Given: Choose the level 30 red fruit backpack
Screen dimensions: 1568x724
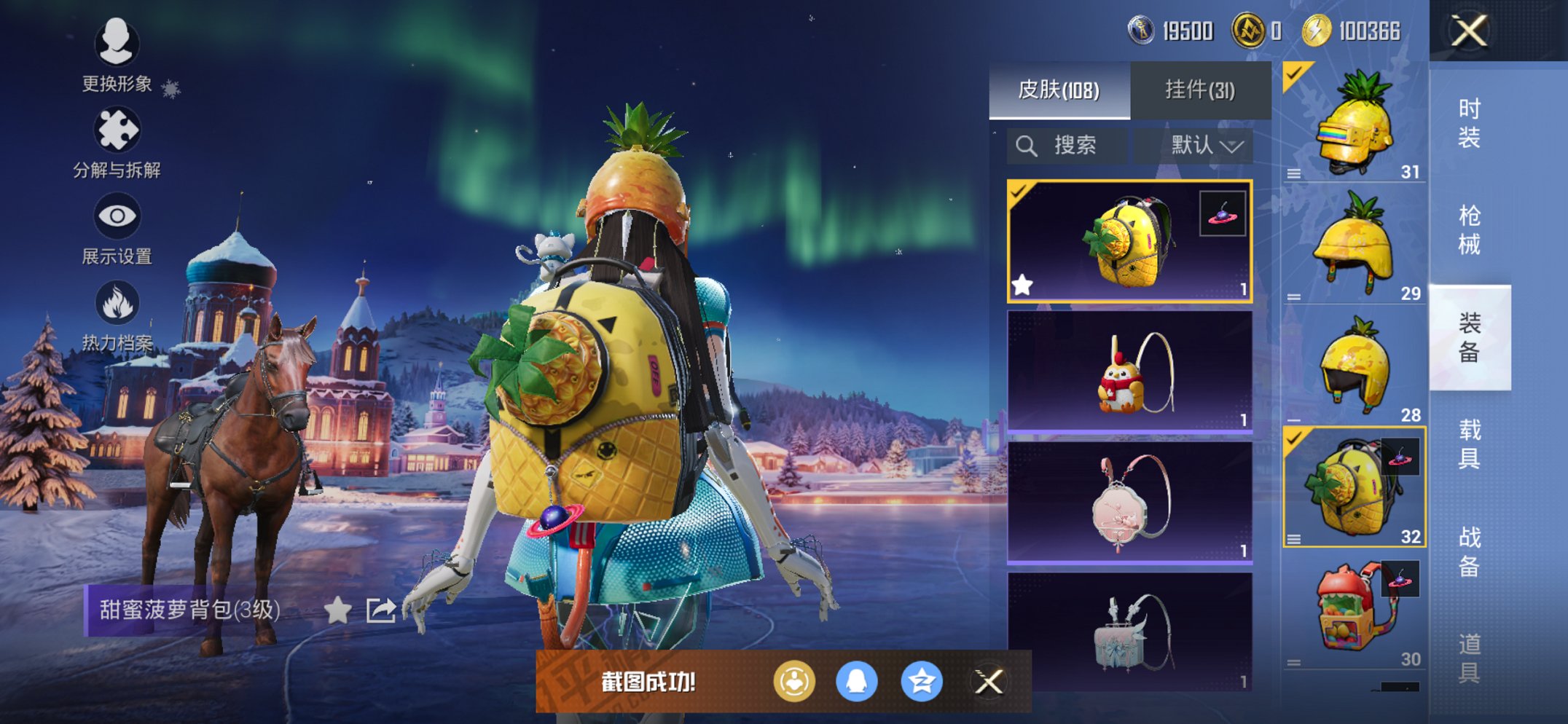Looking at the screenshot, I should (1354, 610).
